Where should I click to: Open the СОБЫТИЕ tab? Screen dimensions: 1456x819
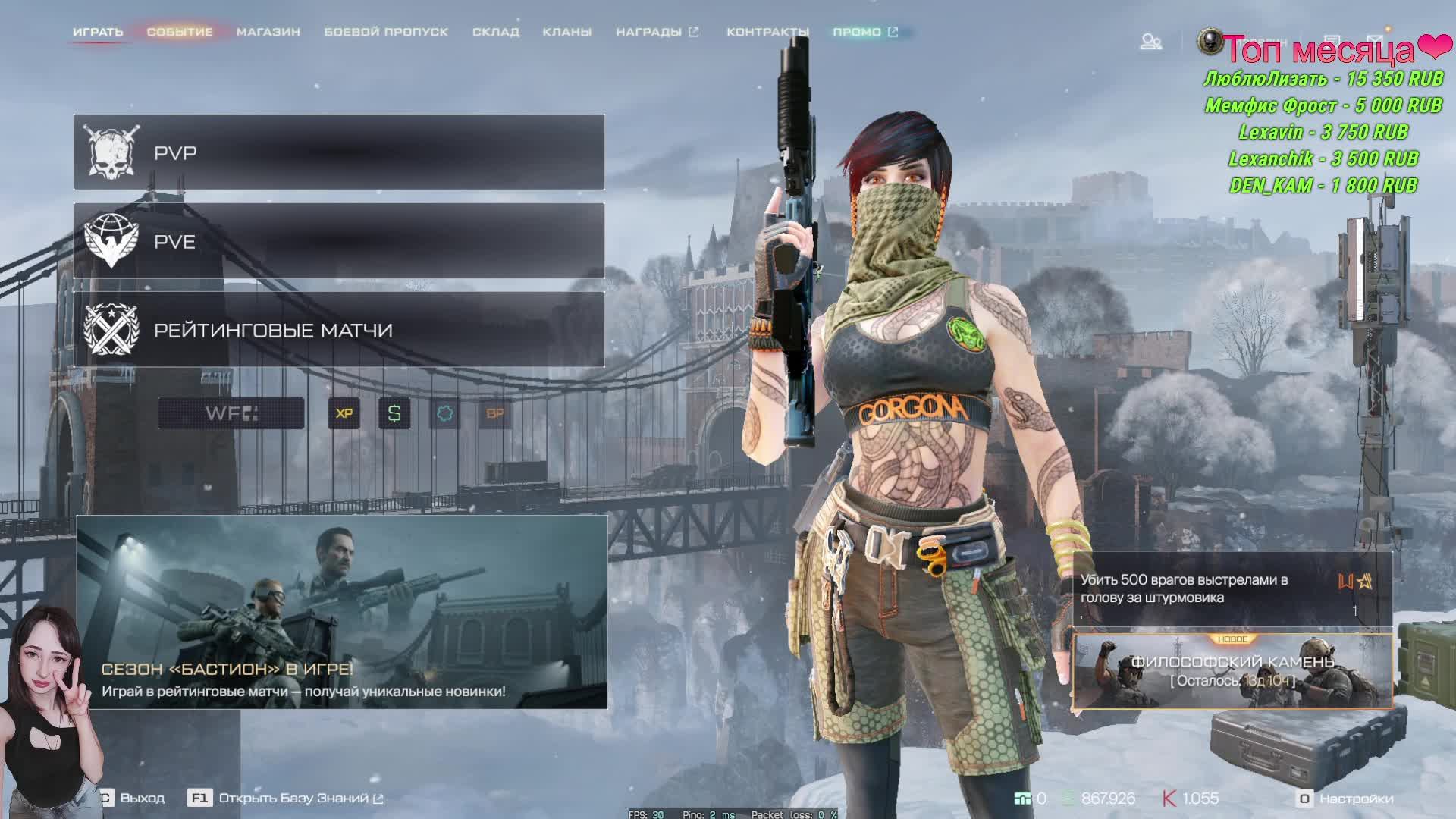point(180,32)
